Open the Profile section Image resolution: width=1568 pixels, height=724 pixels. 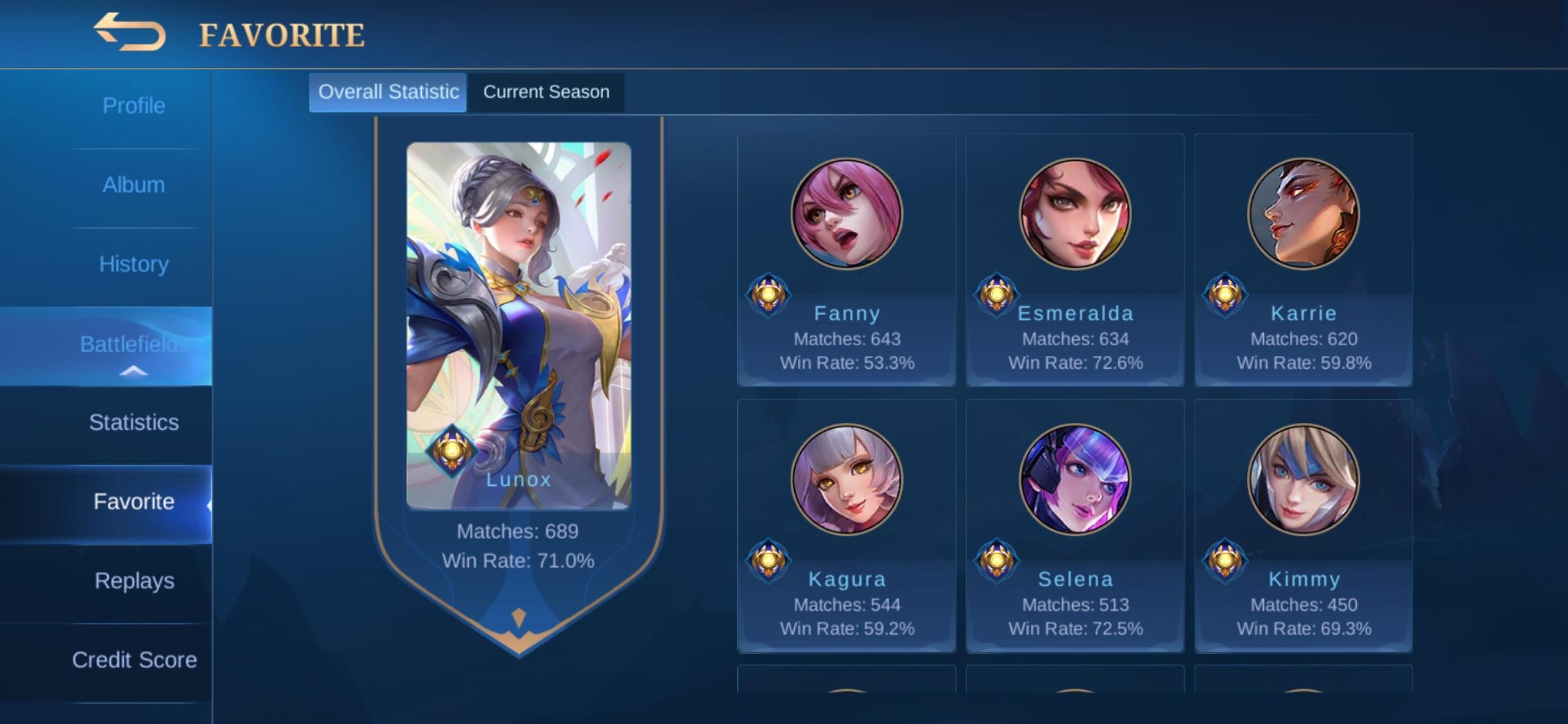tap(133, 106)
